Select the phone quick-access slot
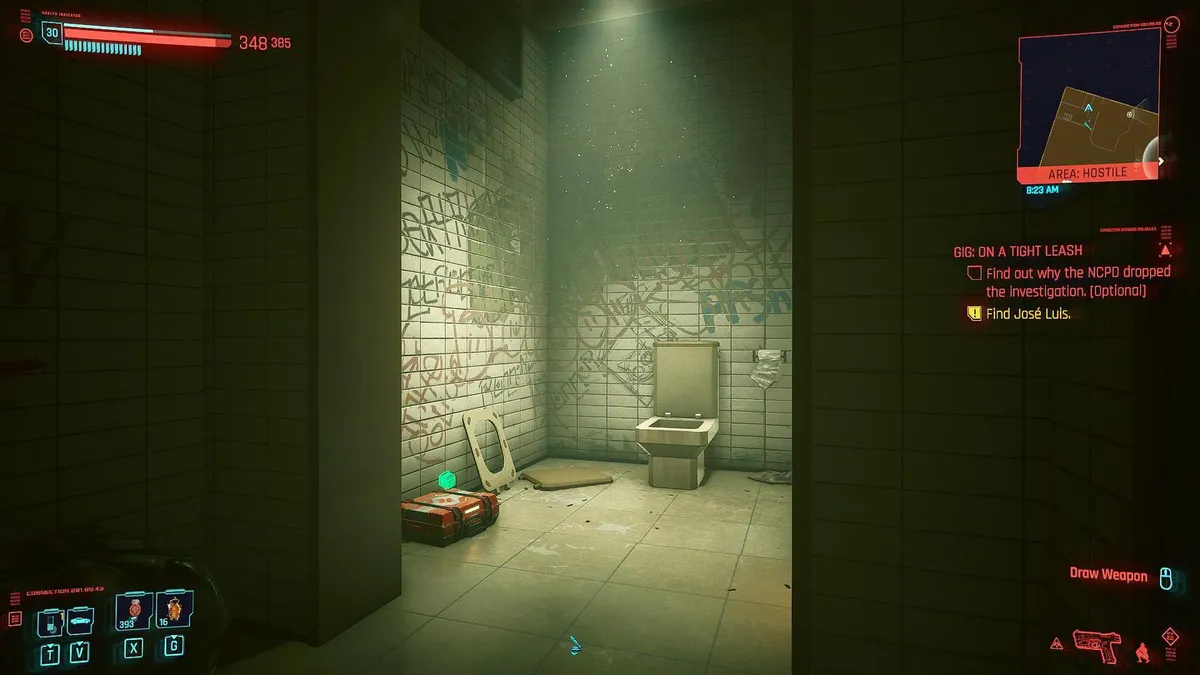This screenshot has height=675, width=1200. pyautogui.click(x=50, y=622)
